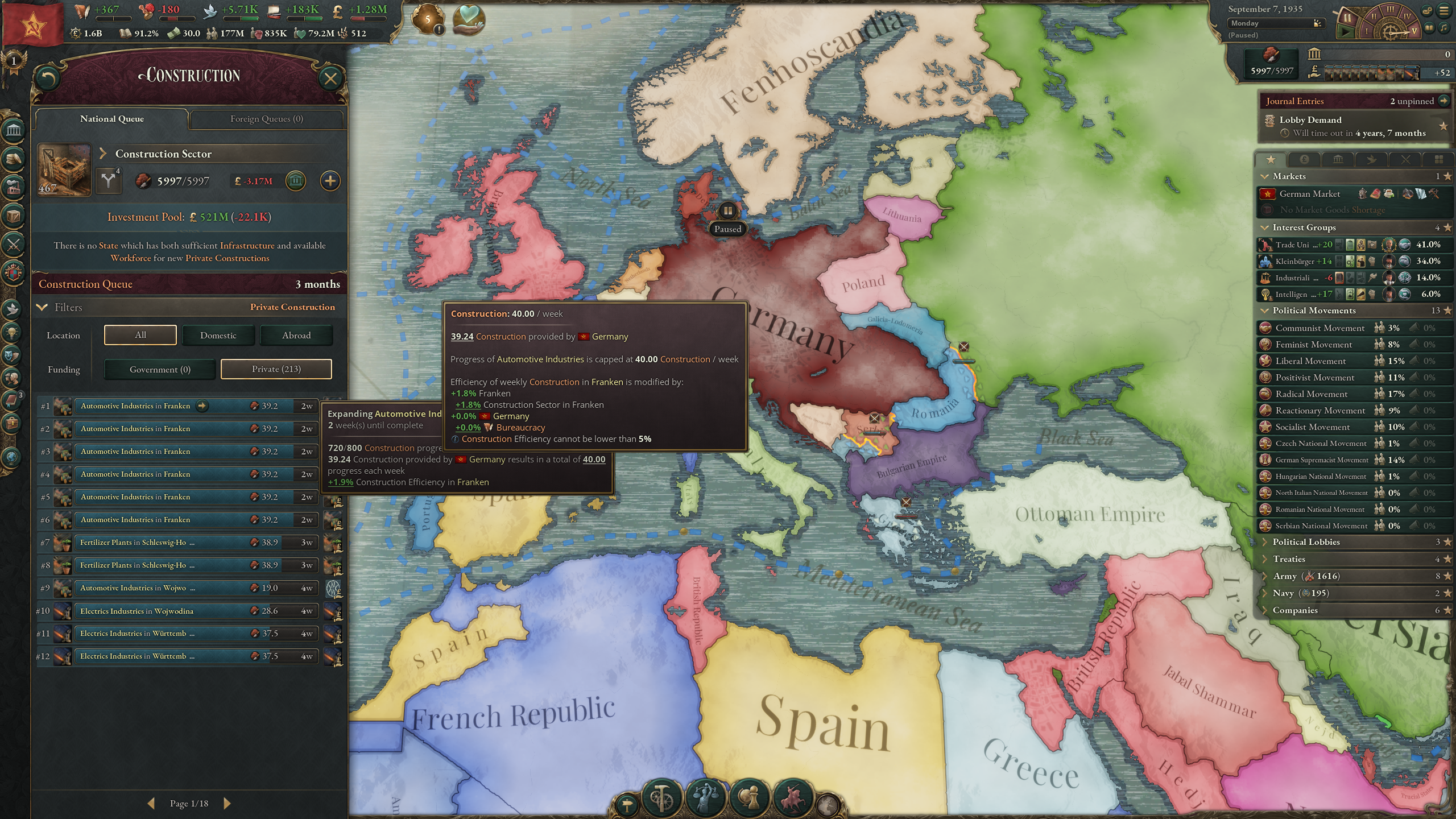The height and width of the screenshot is (819, 1456).
Task: Switch to the Foreign Queues tab
Action: 267,119
